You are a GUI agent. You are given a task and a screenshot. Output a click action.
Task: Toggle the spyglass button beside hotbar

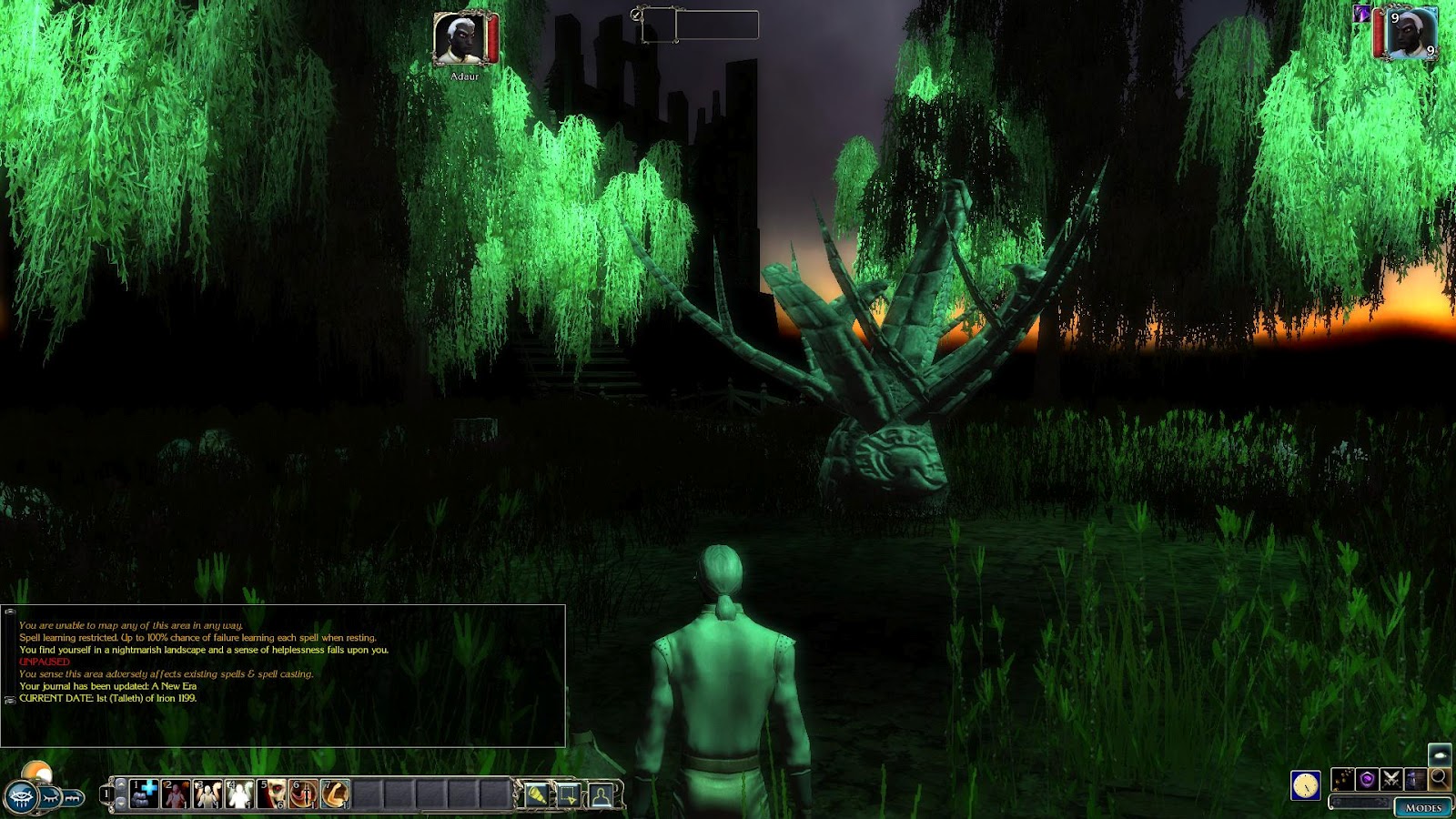pos(536,795)
